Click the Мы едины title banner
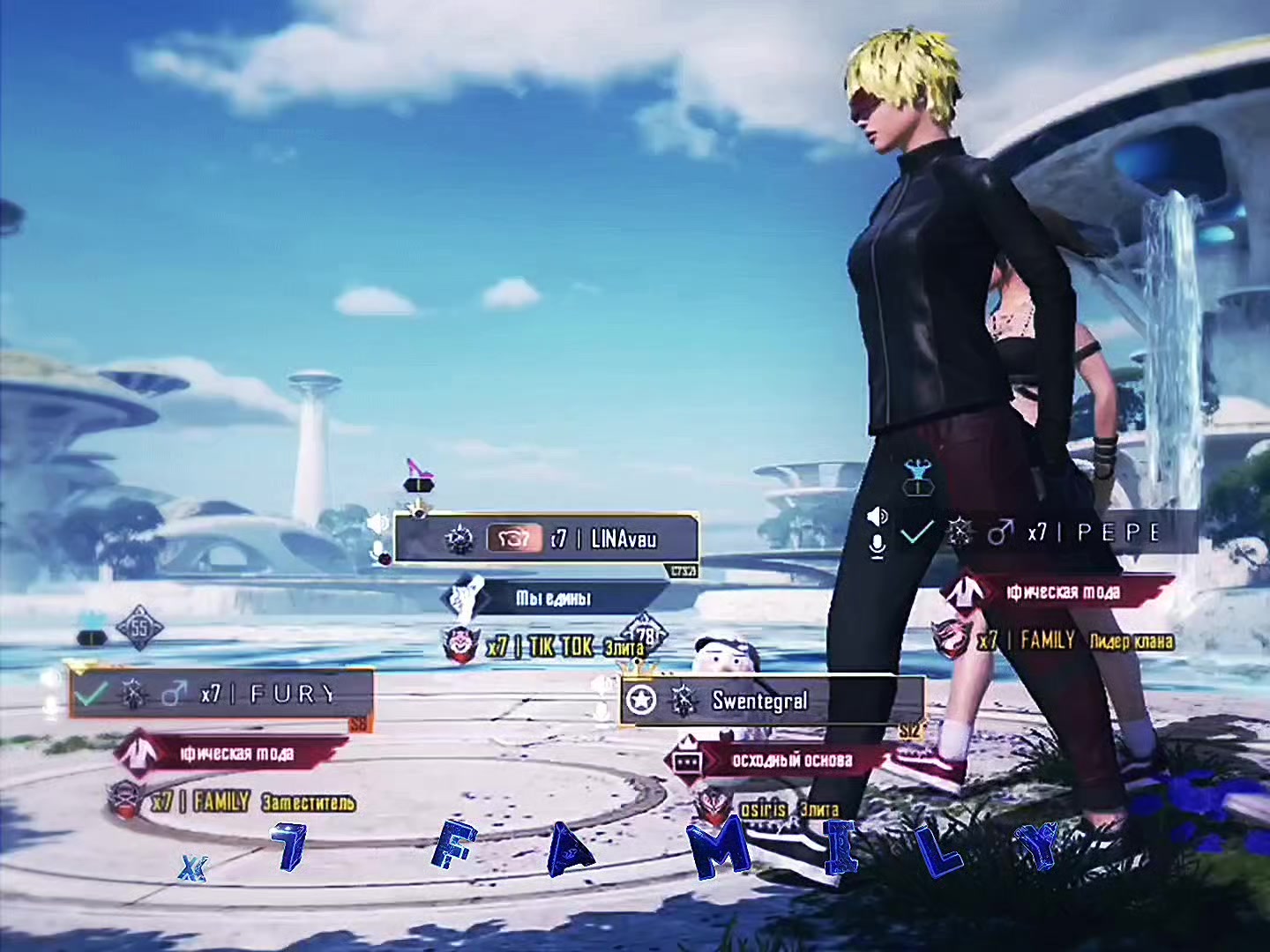This screenshot has width=1270, height=952. (554, 599)
